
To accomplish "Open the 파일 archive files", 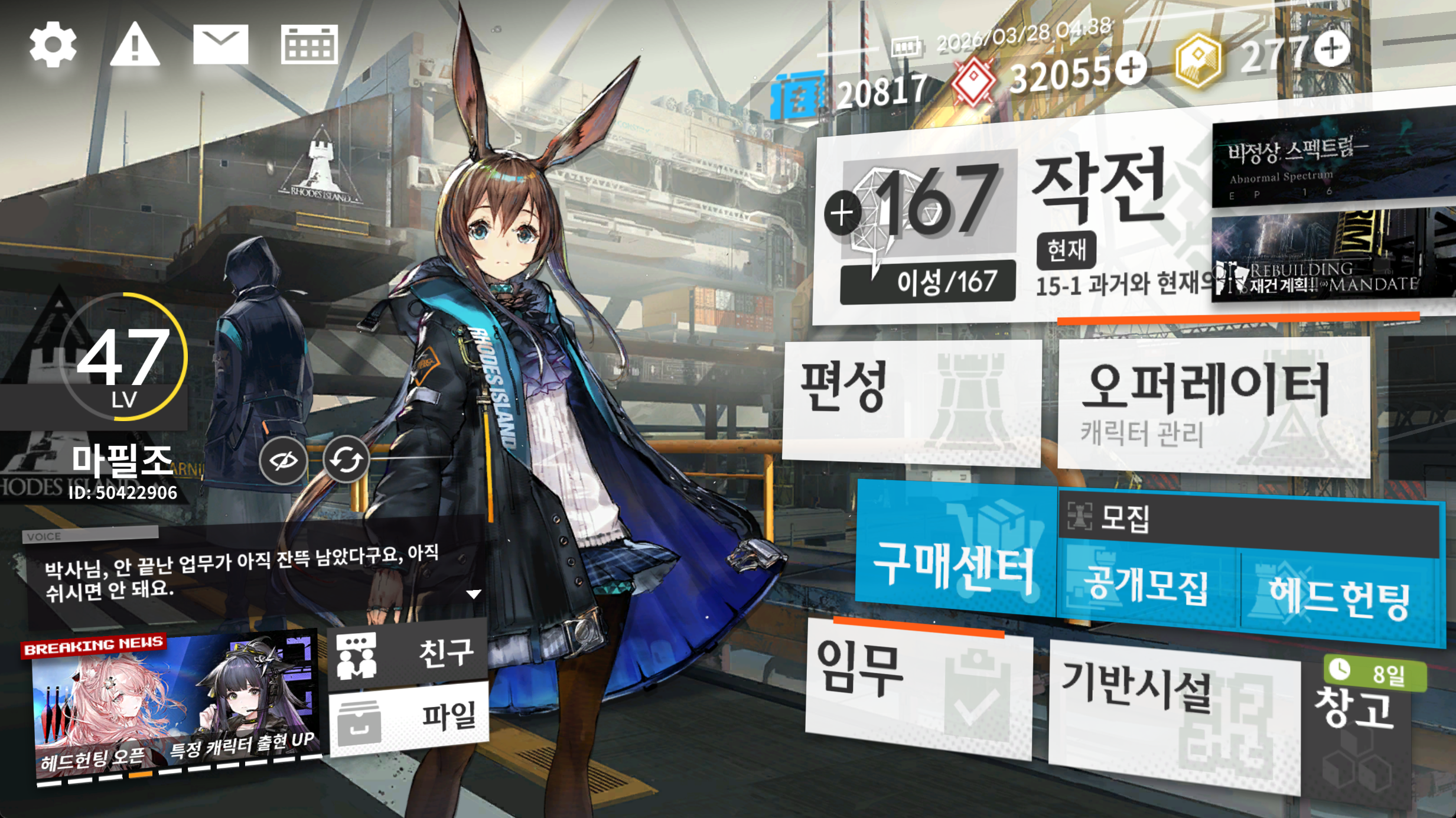I will point(409,718).
